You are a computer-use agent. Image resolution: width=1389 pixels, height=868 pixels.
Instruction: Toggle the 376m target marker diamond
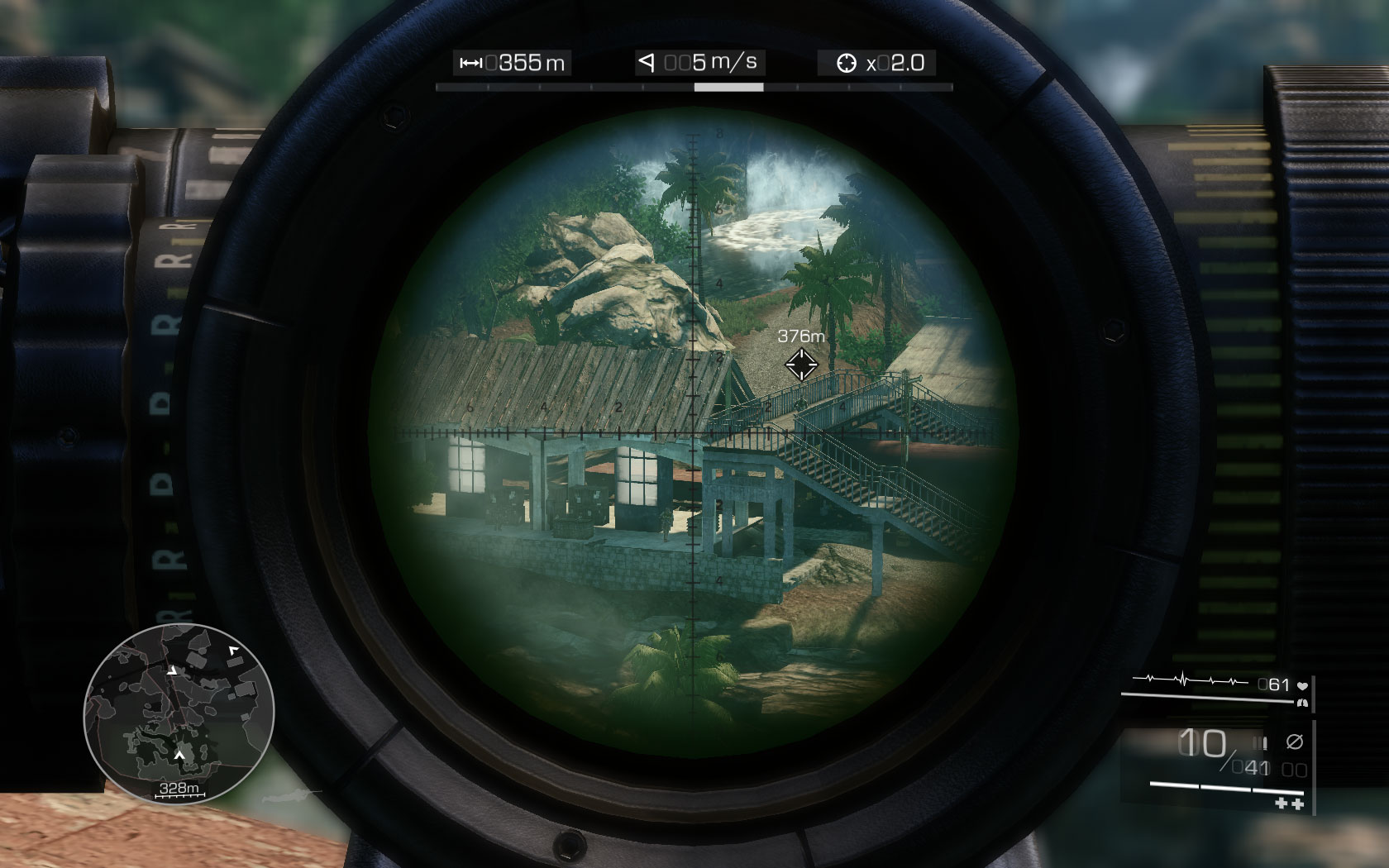[x=802, y=364]
